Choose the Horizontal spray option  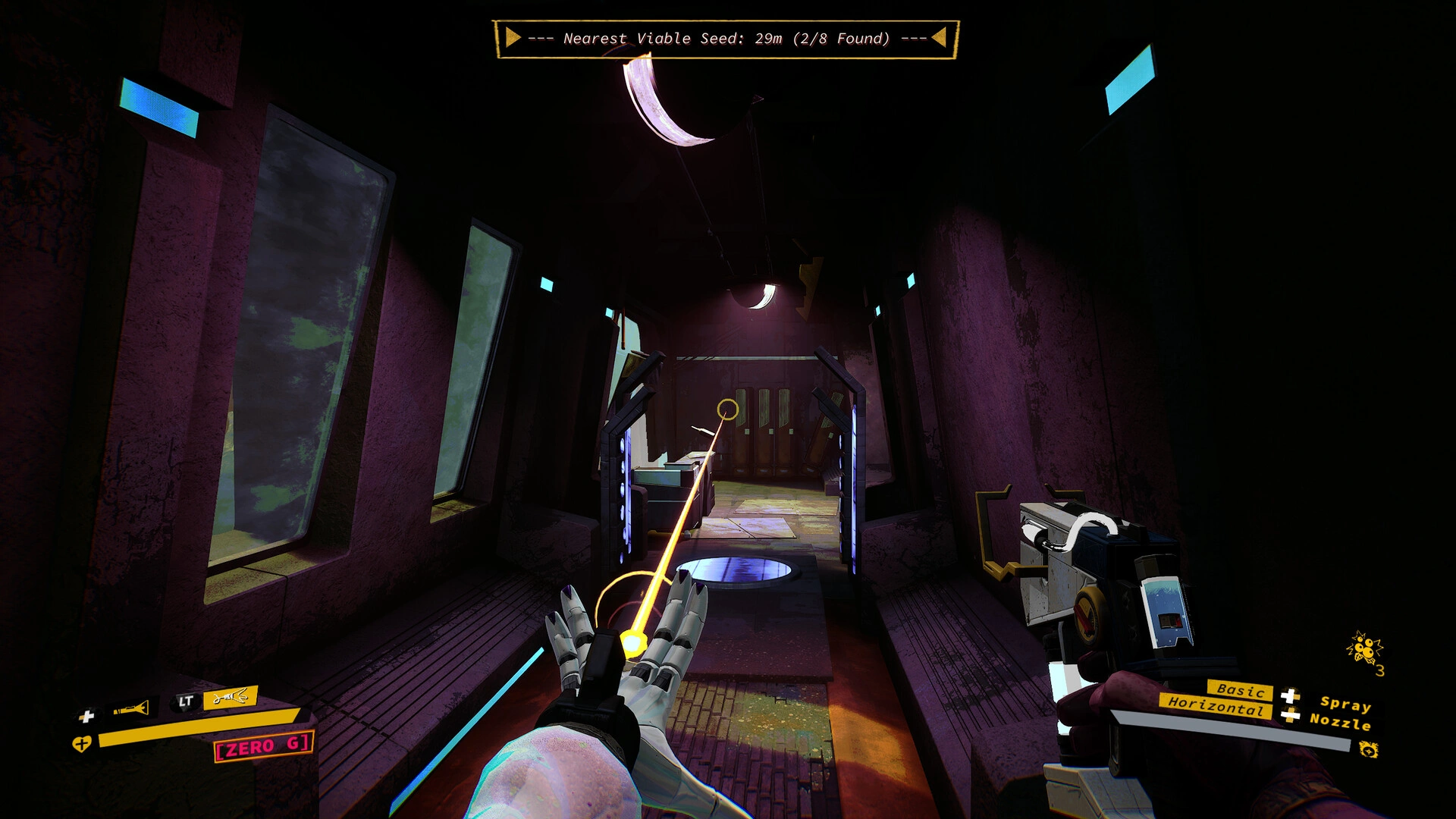point(1215,705)
